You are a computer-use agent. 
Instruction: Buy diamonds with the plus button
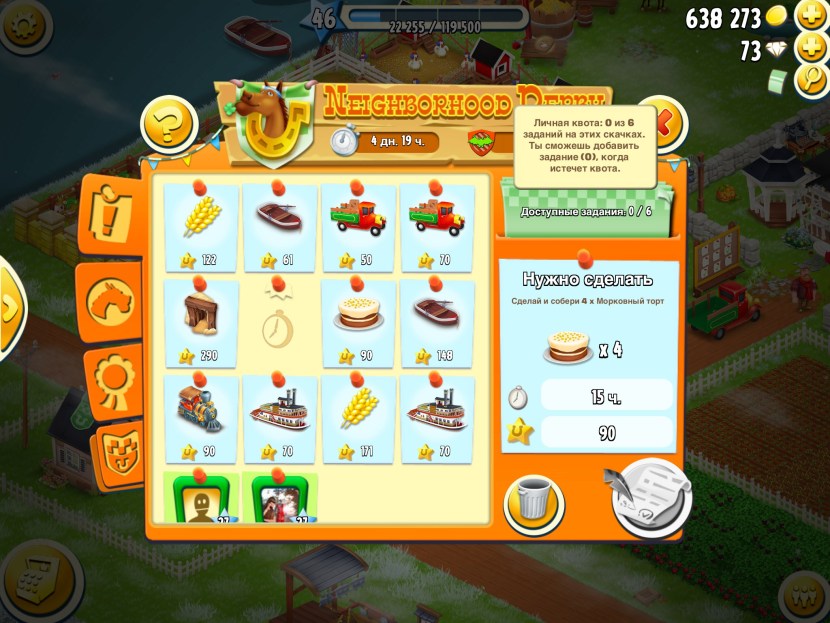[811, 48]
